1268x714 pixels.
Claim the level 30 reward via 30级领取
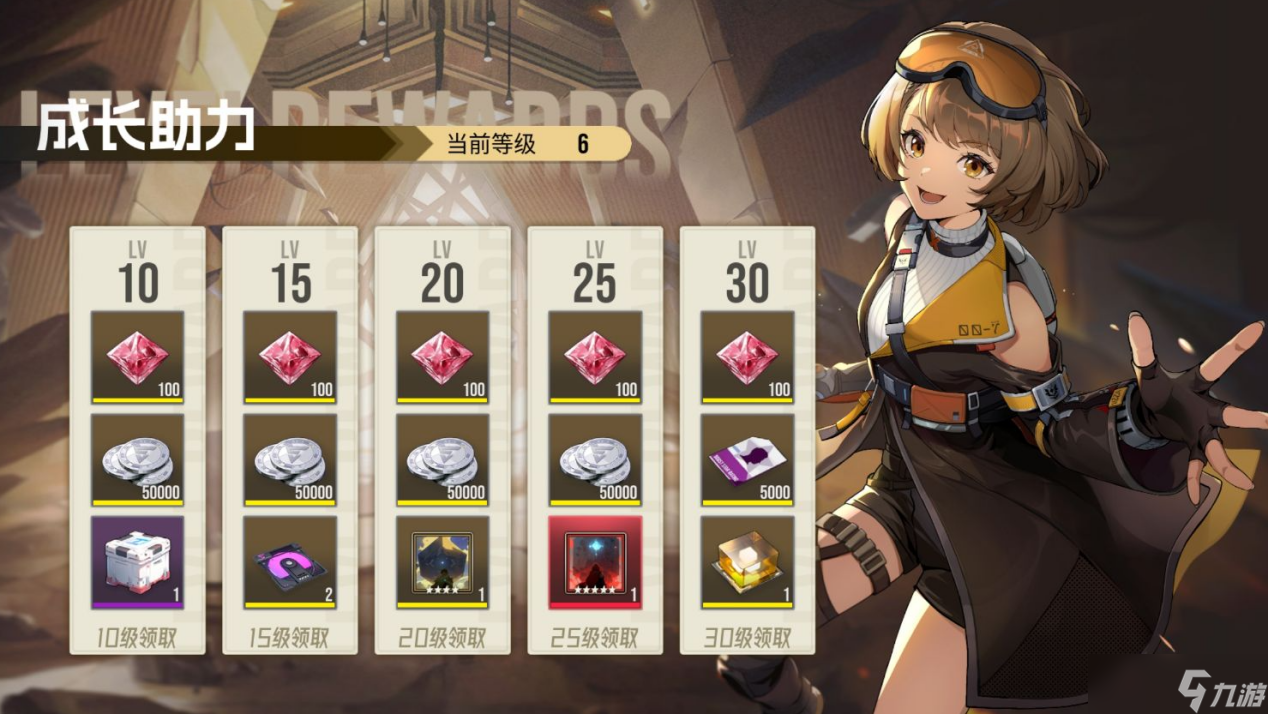pyautogui.click(x=747, y=637)
